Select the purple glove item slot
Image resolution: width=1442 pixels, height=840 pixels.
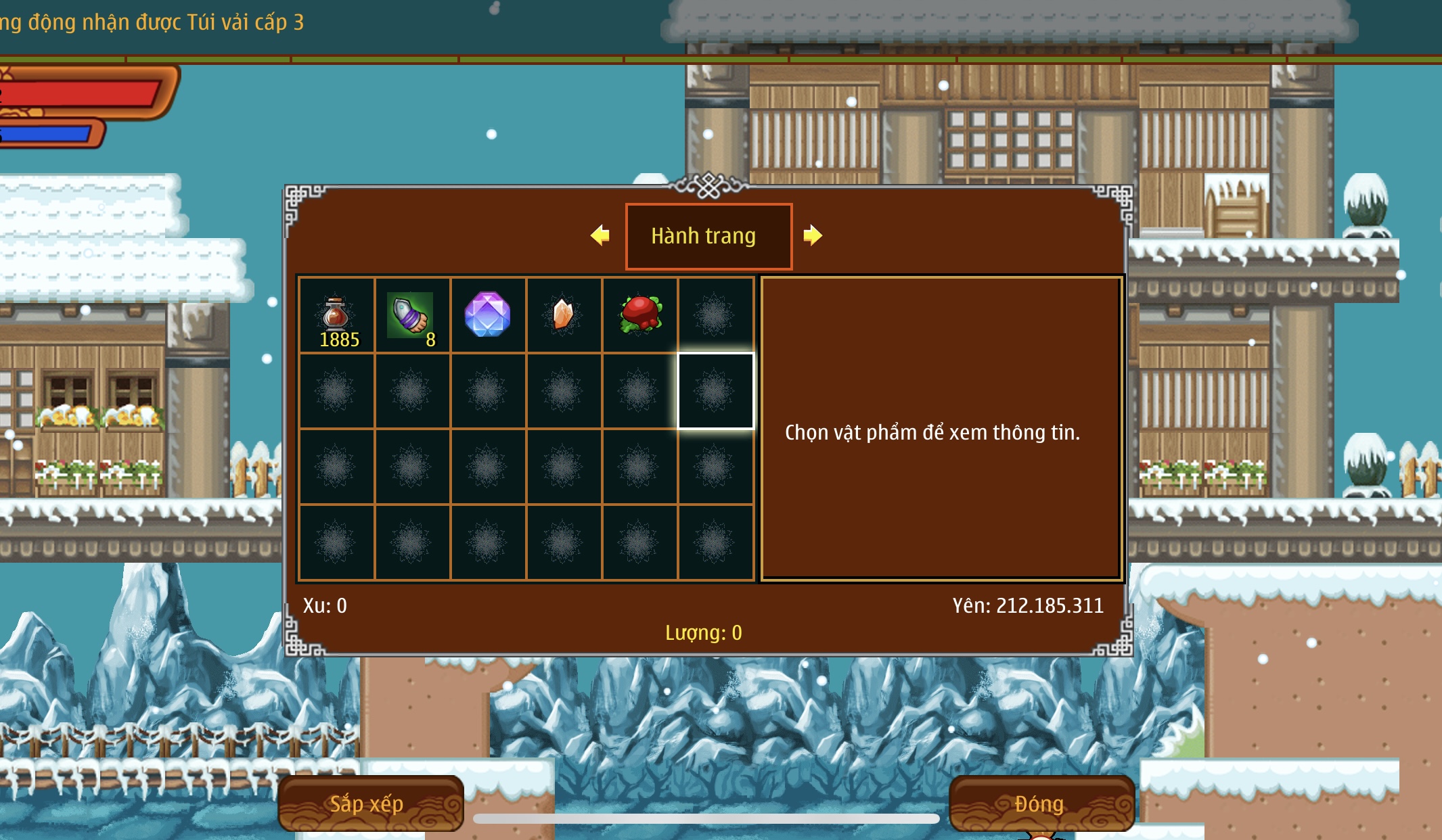(x=411, y=315)
